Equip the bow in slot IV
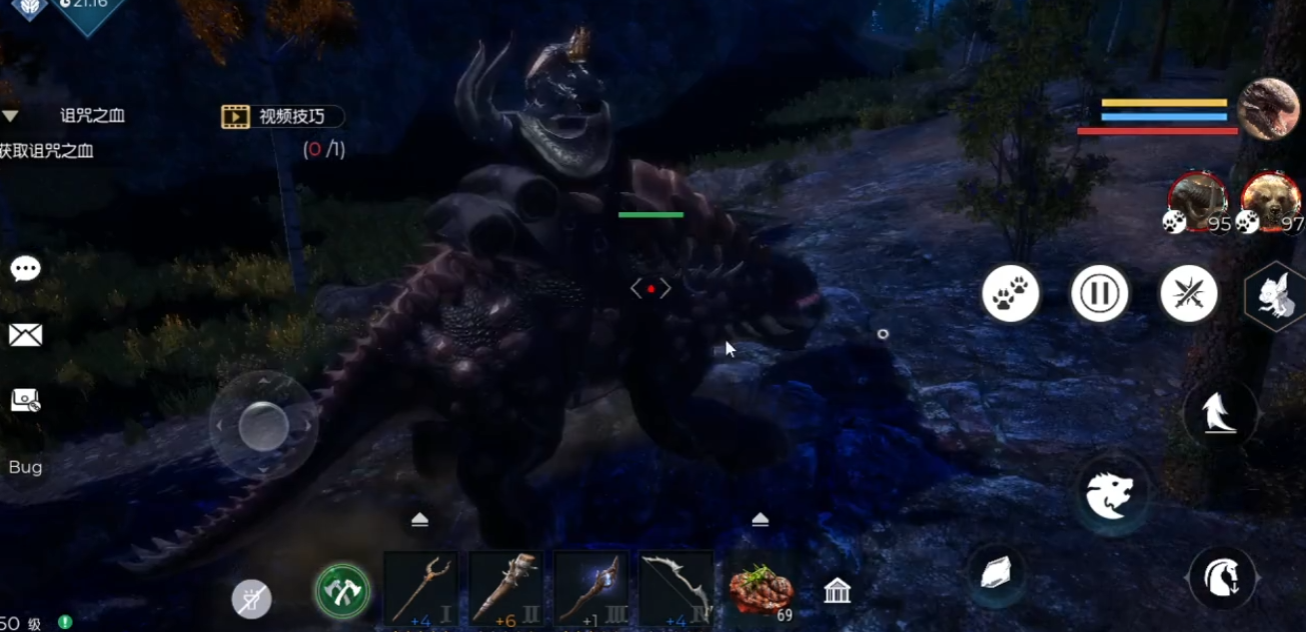This screenshot has height=632, width=1306. pyautogui.click(x=676, y=589)
